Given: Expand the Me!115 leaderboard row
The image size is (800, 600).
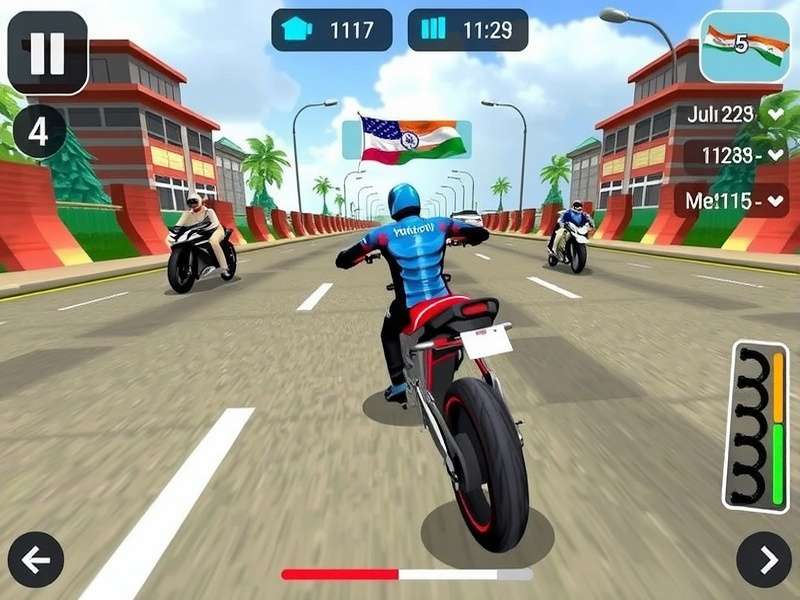Looking at the screenshot, I should click(x=775, y=200).
